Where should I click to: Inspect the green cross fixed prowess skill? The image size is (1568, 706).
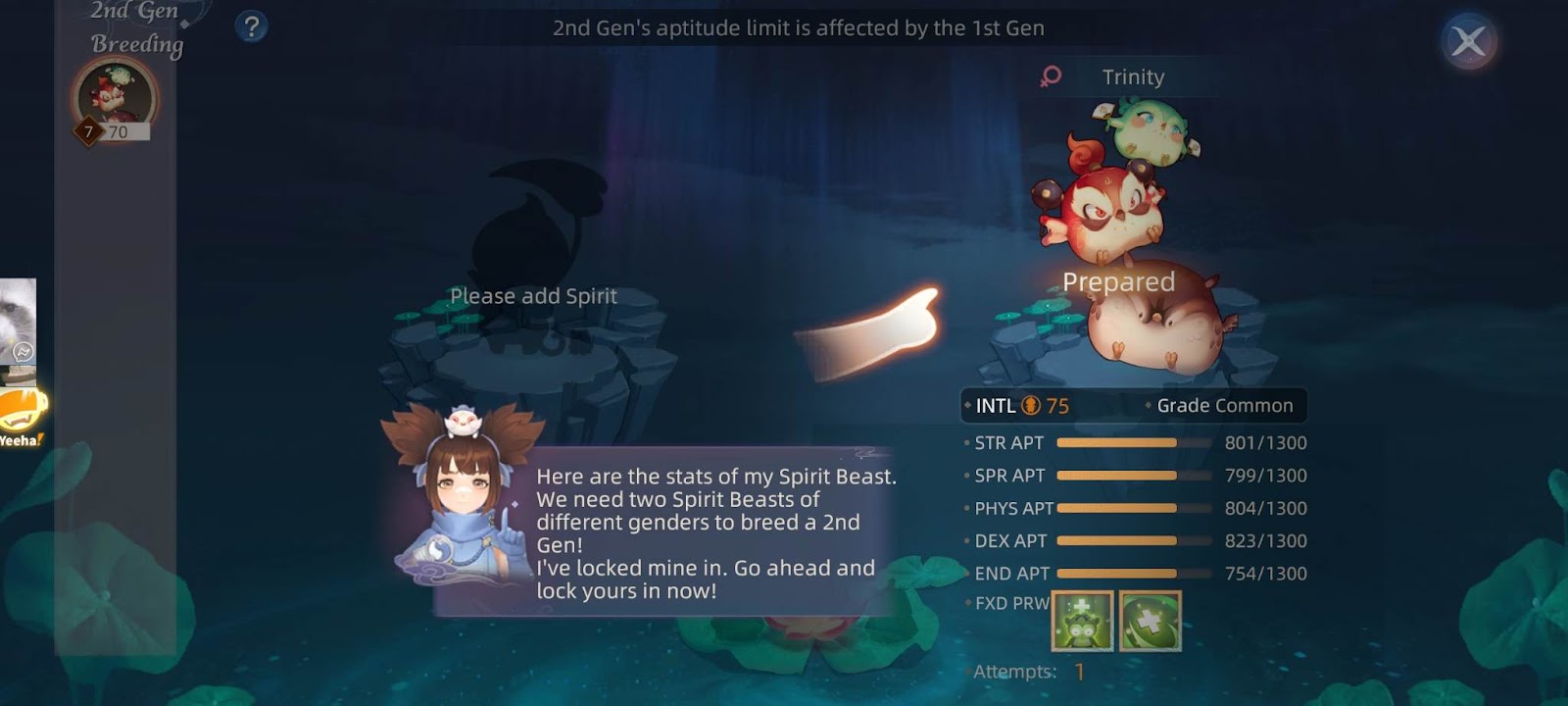1150,621
